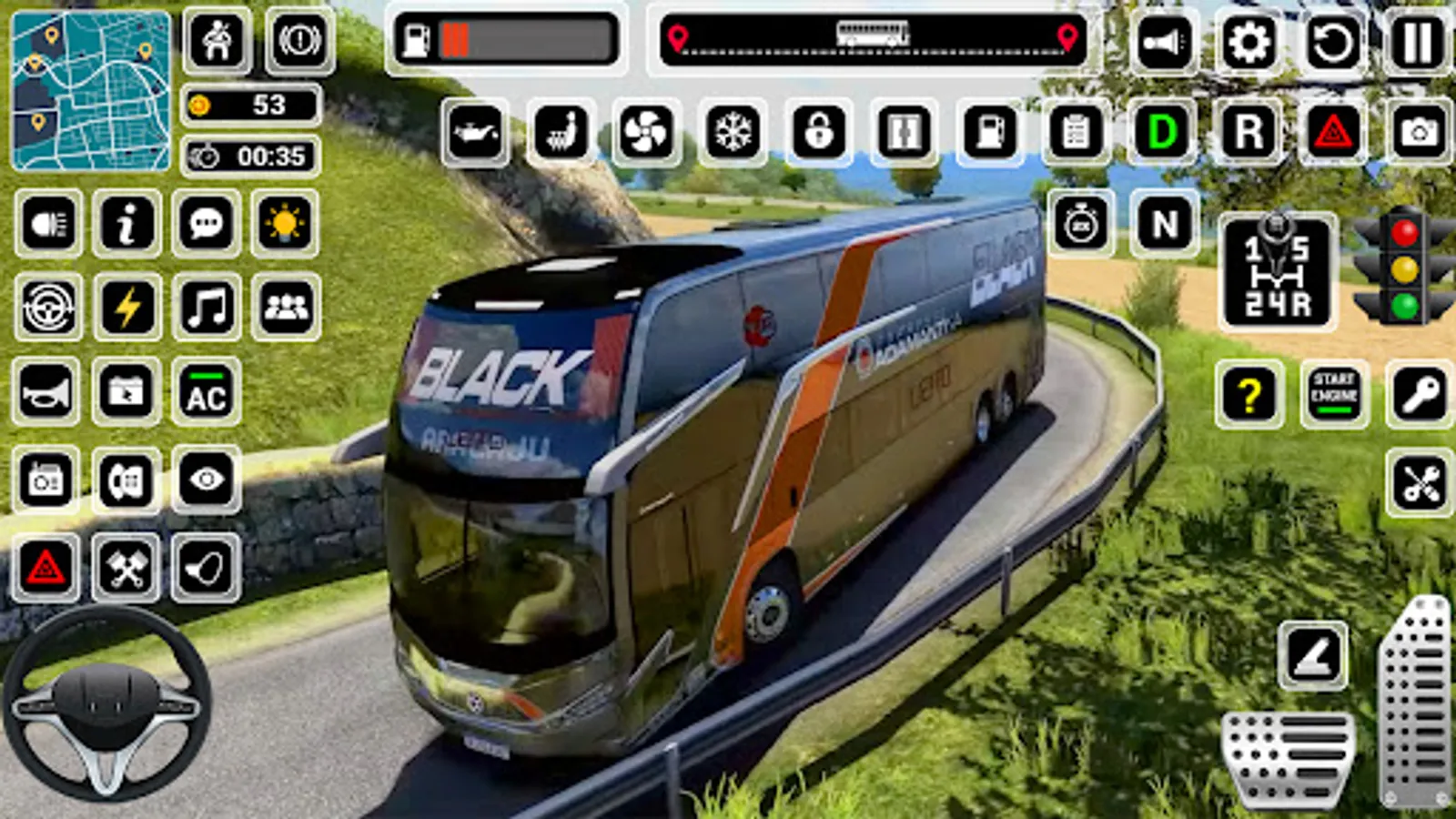Screen dimensions: 1456x819
Task: Switch to Neutral with the N button
Action: (x=1164, y=224)
